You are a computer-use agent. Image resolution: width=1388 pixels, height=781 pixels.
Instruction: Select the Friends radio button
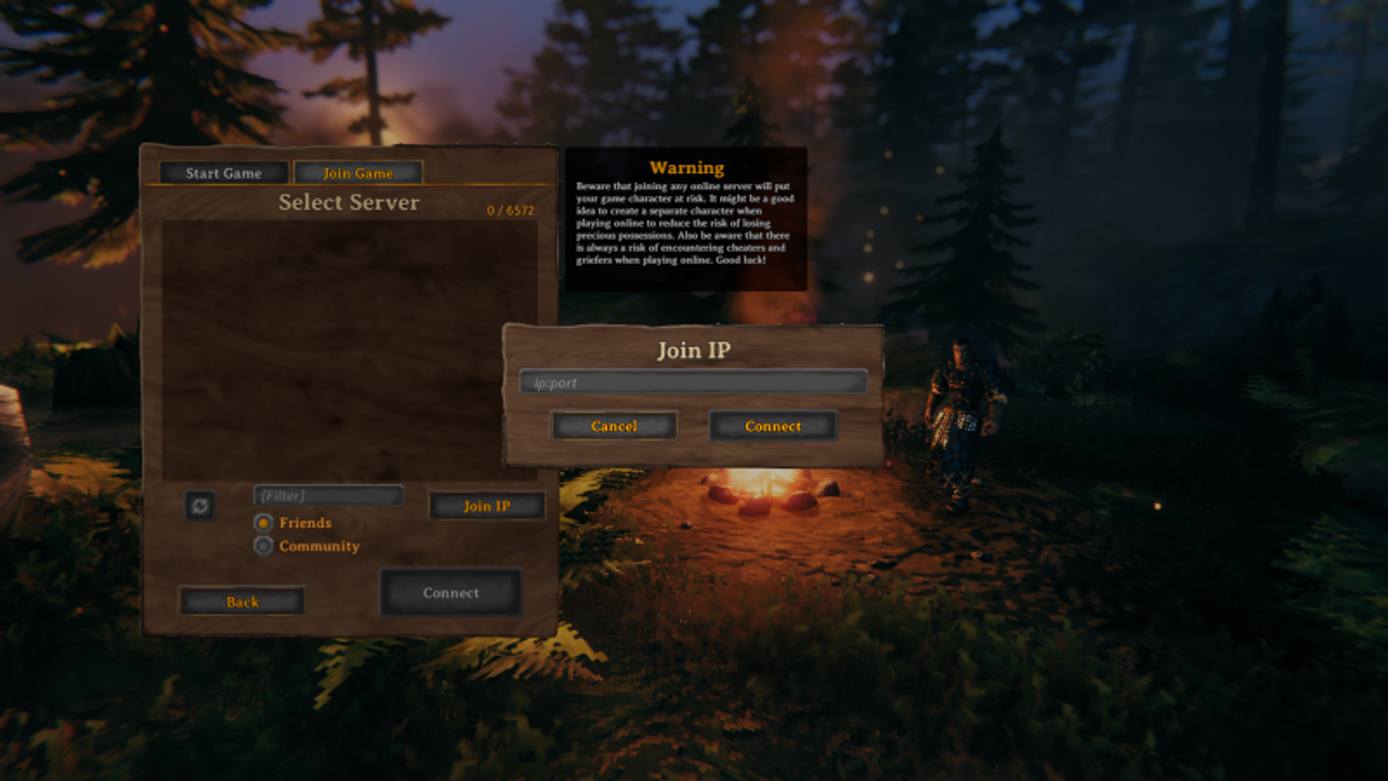pos(264,523)
